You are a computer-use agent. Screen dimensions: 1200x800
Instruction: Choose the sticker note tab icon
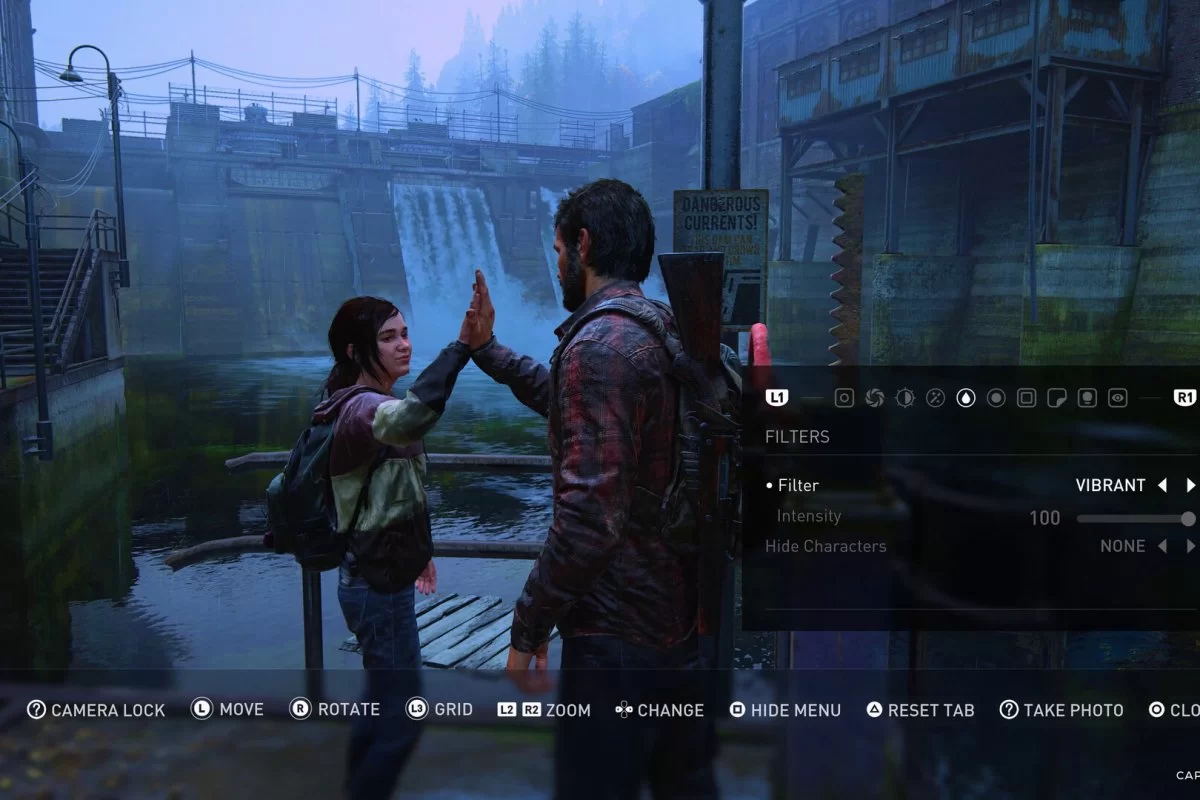(1056, 398)
